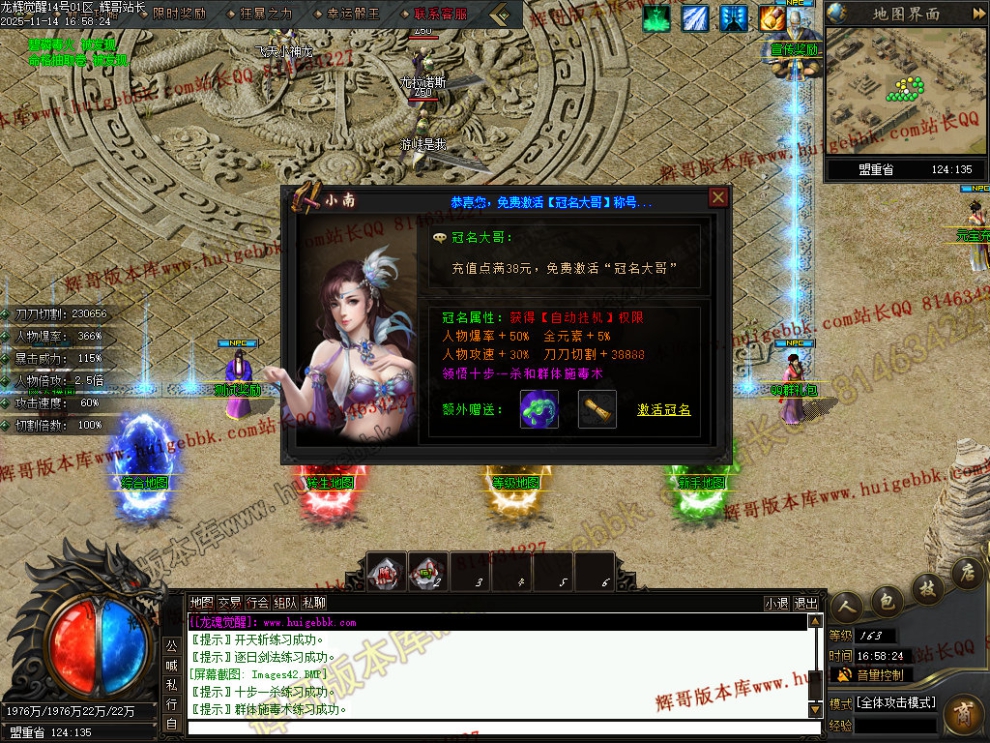
Task: Collapse the top menu bar arrow
Action: point(506,14)
